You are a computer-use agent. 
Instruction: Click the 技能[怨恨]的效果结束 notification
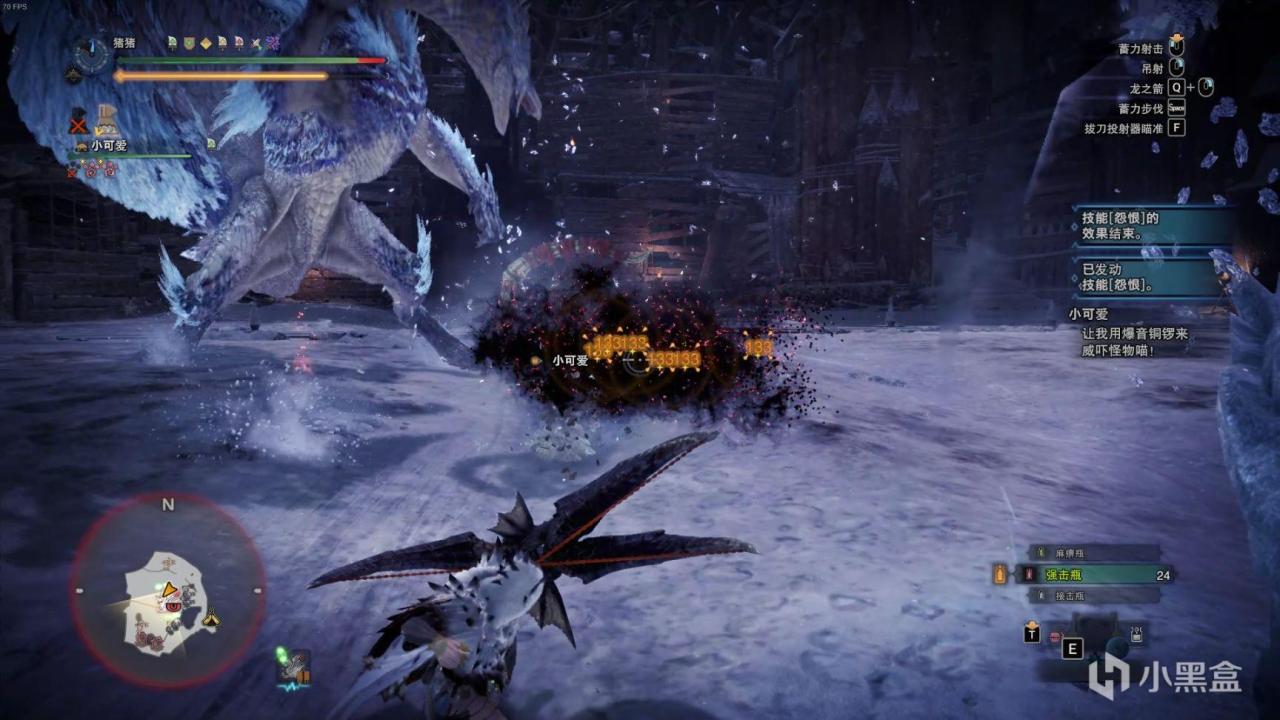(1148, 225)
